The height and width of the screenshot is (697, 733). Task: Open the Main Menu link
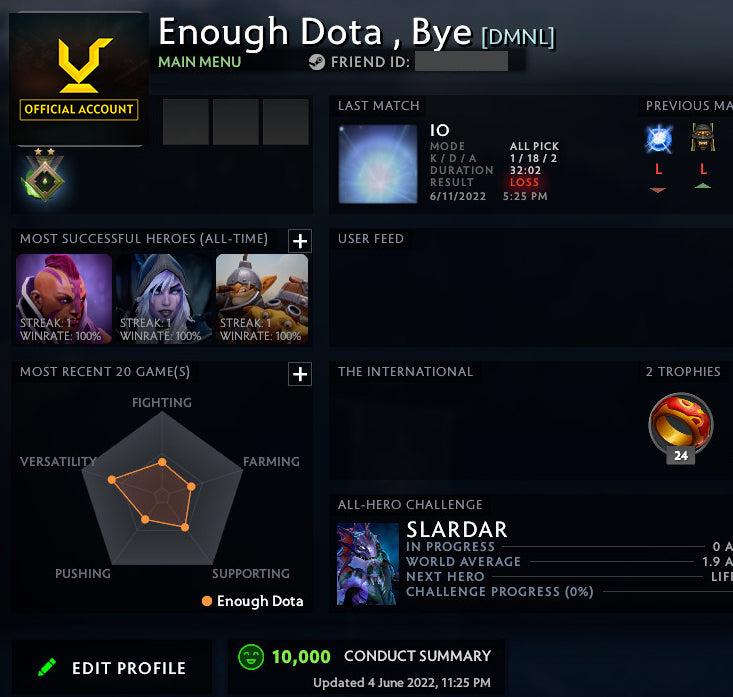pos(199,62)
